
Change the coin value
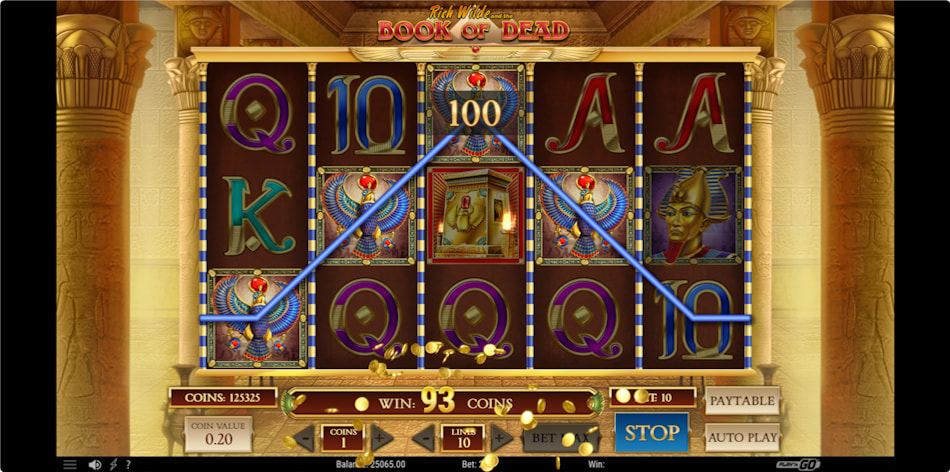click(217, 435)
